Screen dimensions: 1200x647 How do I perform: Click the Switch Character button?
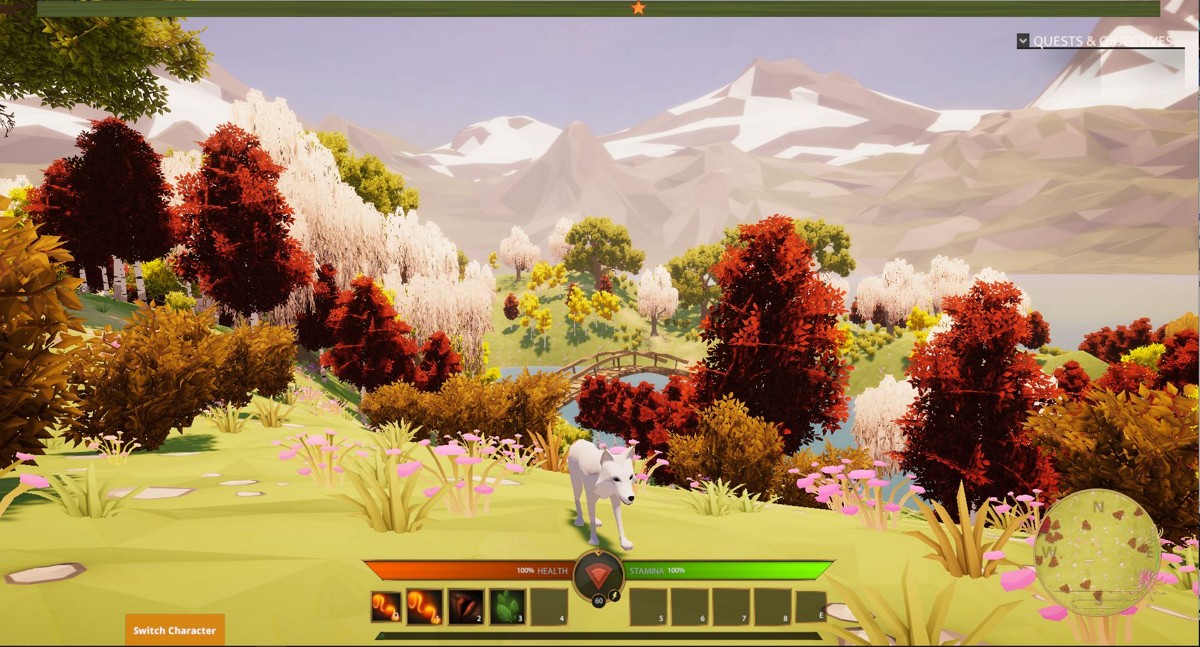(175, 630)
